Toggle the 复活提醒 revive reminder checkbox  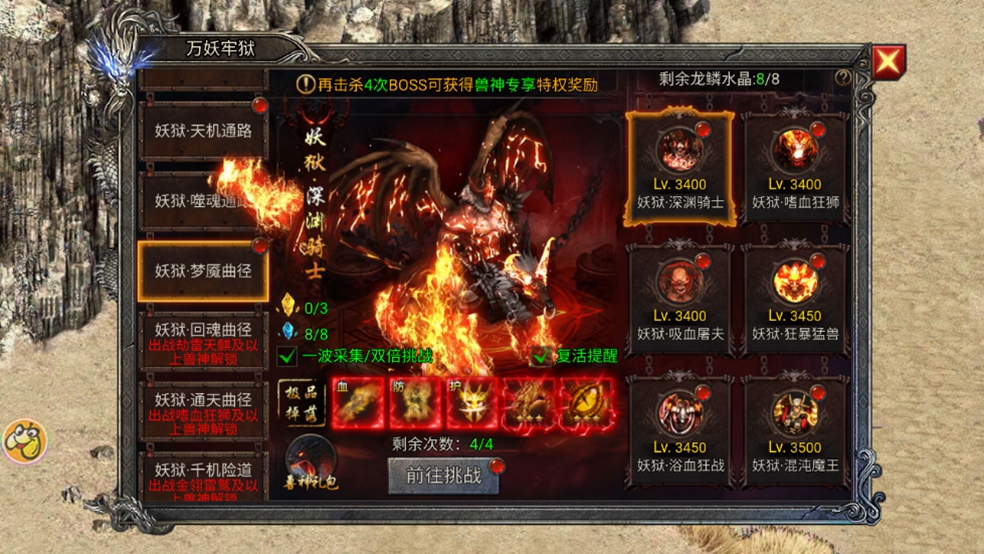543,355
